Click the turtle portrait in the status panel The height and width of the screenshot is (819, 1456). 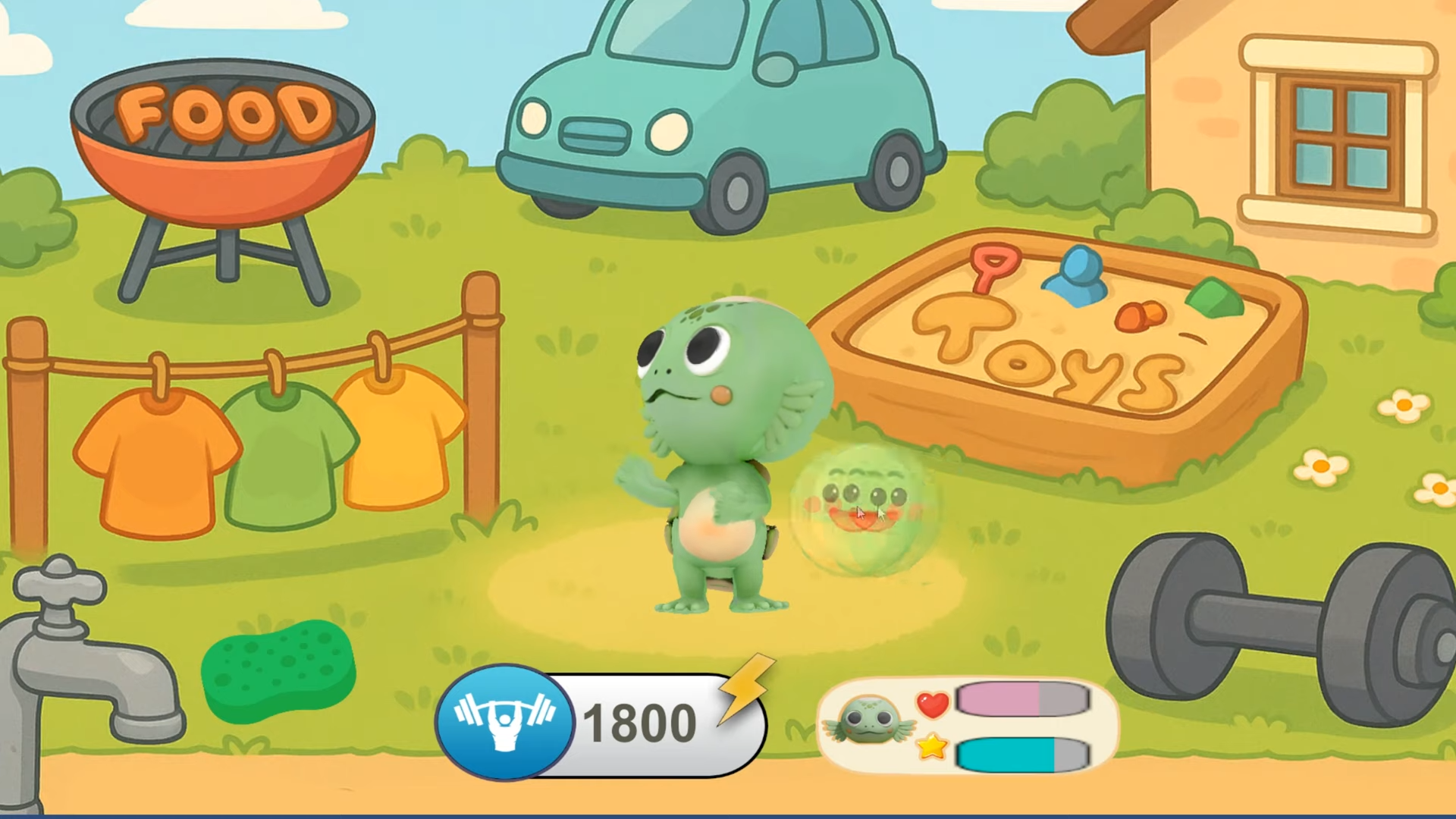click(x=868, y=721)
